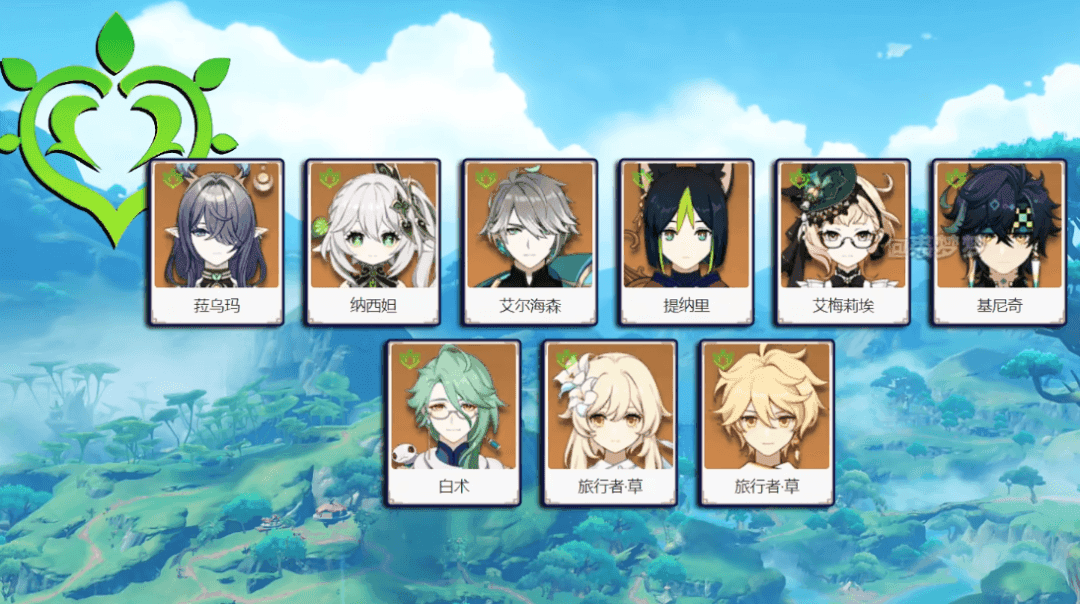Choose the 纳西妲 character card
This screenshot has height=604, width=1080.
click(373, 242)
